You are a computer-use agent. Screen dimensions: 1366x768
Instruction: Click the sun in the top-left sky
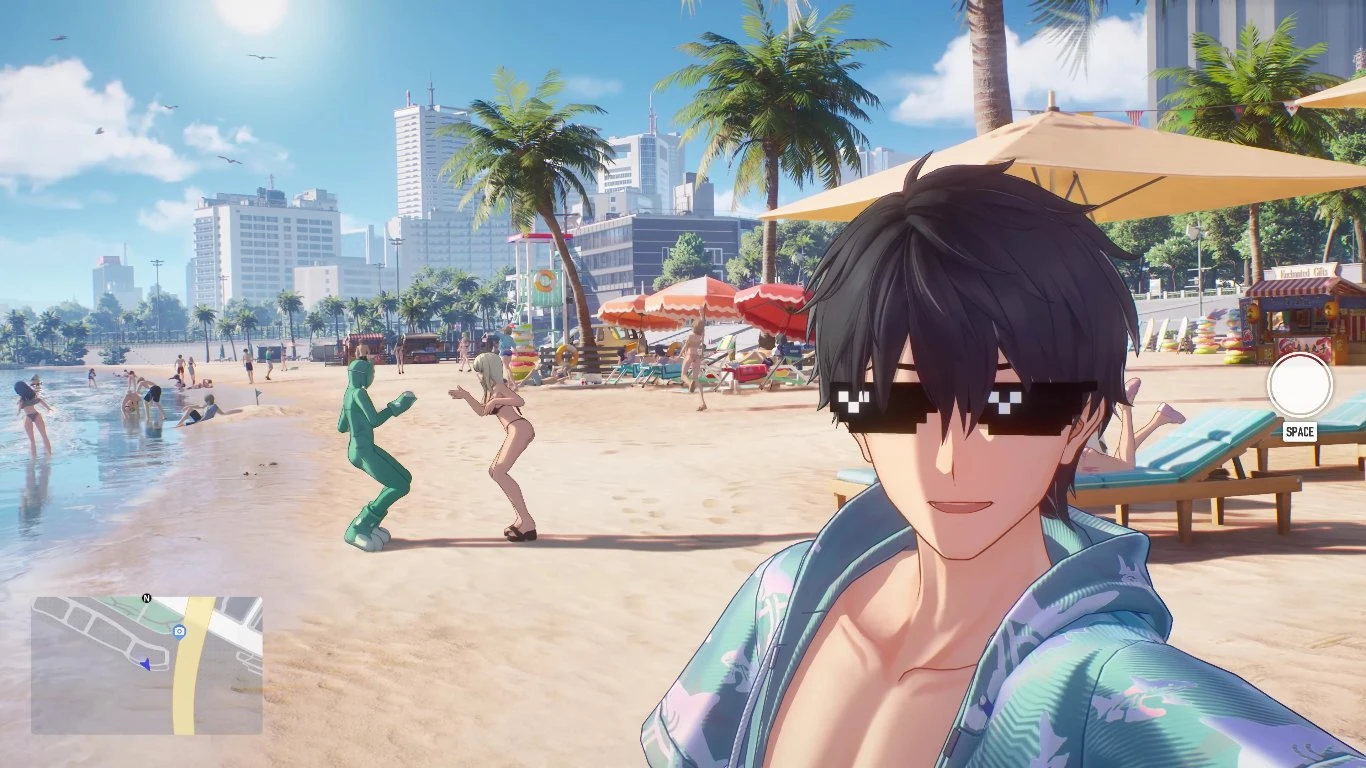click(250, 15)
